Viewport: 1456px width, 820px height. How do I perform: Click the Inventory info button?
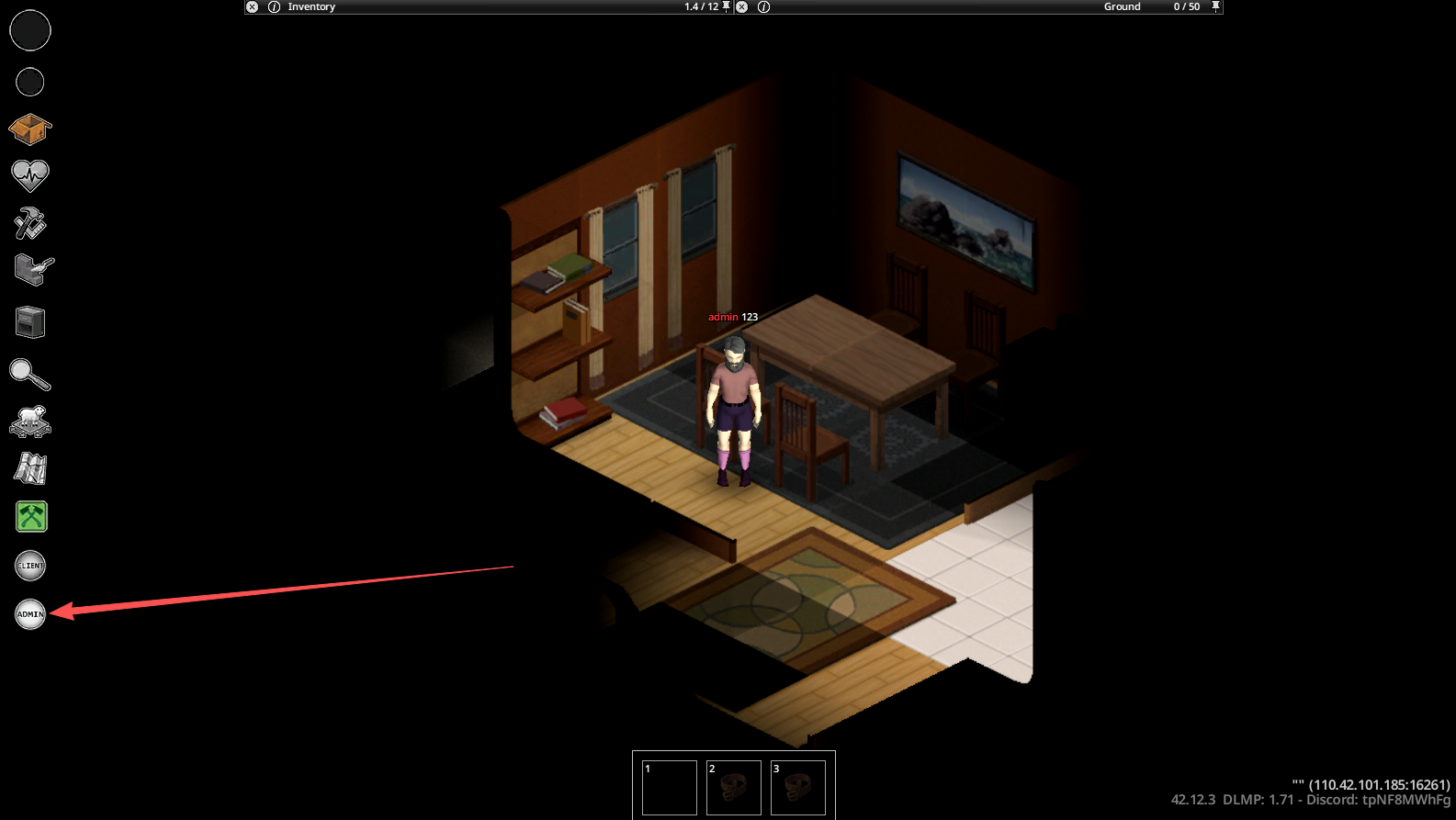pos(274,6)
